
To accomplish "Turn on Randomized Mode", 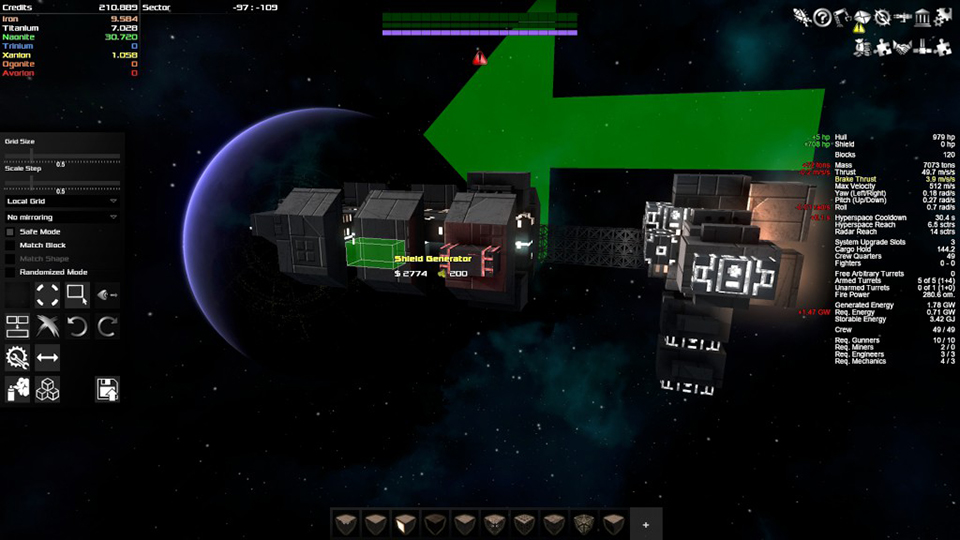I will tap(11, 272).
